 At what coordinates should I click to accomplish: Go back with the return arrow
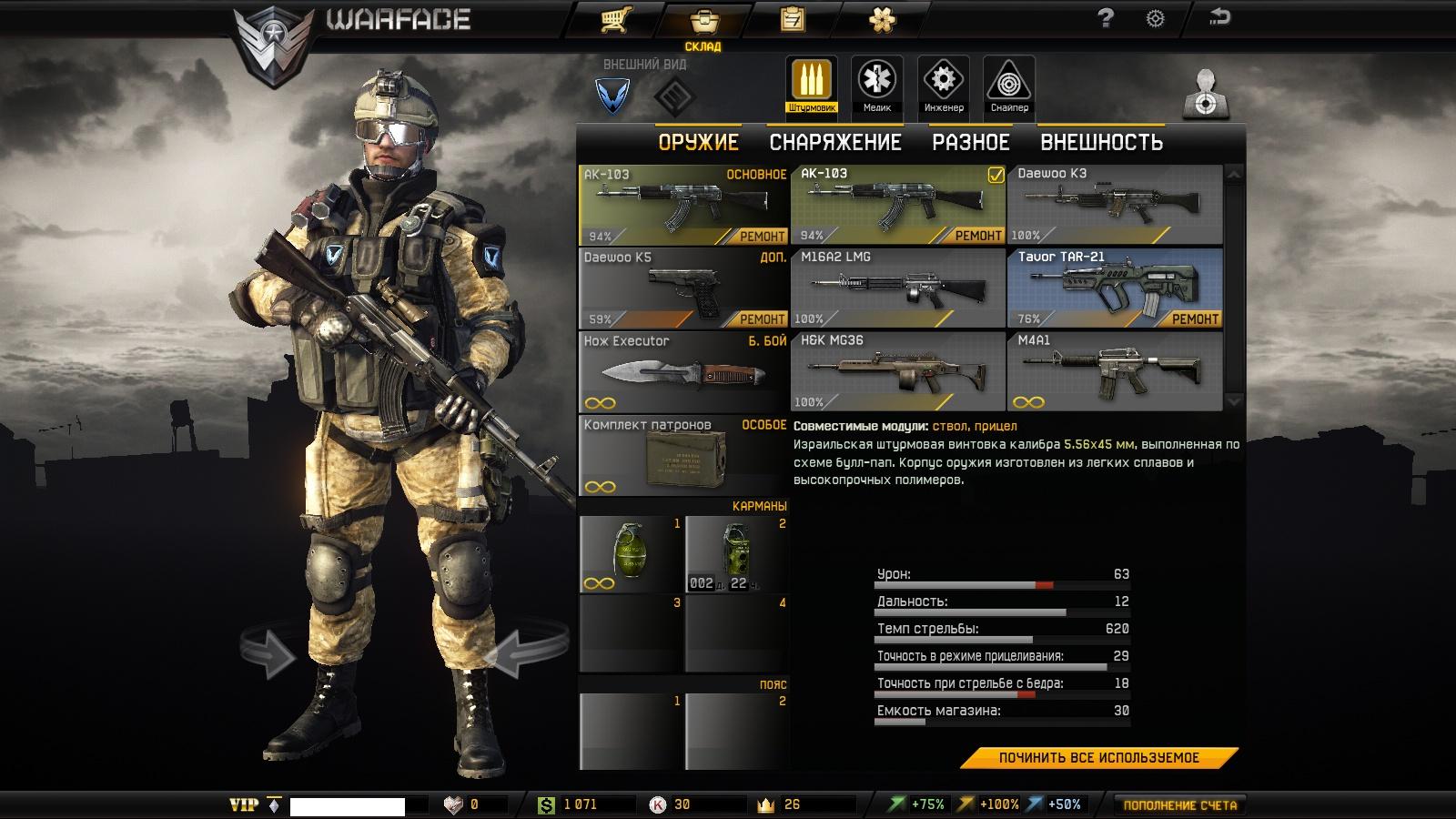1218,16
